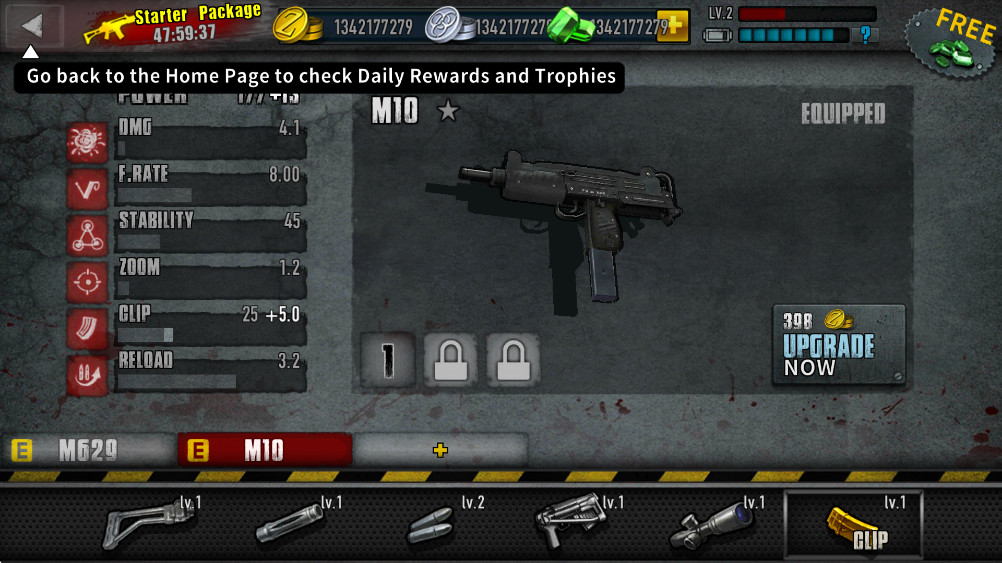This screenshot has width=1002, height=563.
Task: Show the stability stat icon
Action: (x=87, y=236)
